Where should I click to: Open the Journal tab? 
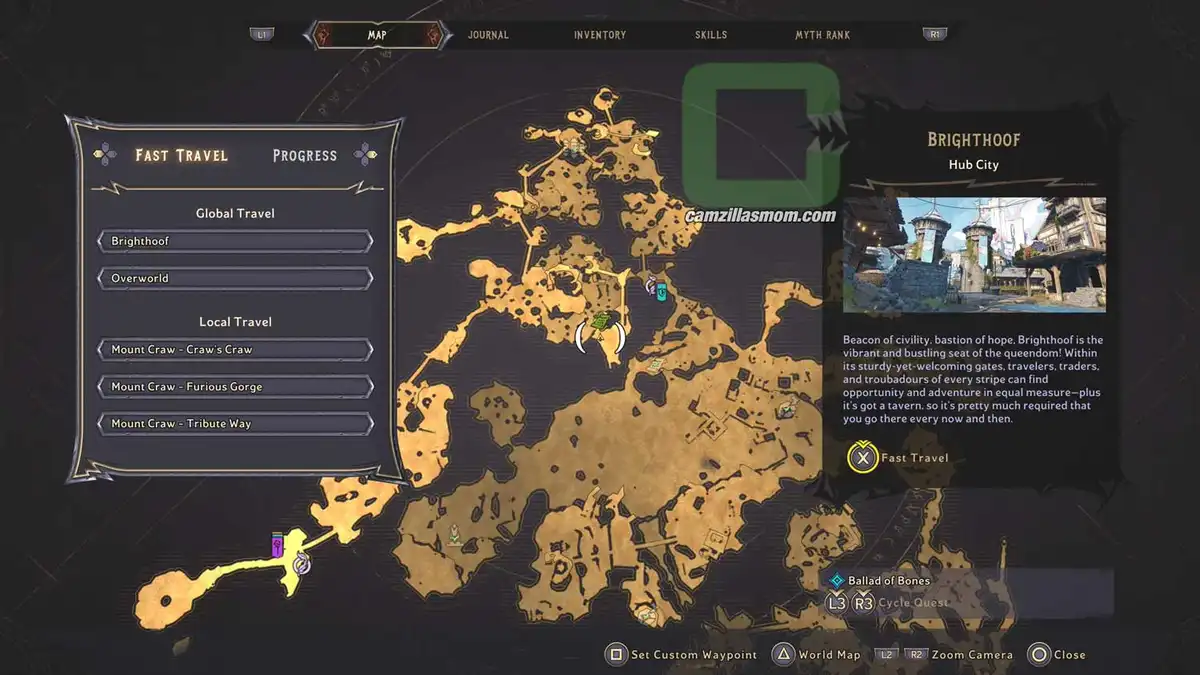tap(488, 35)
